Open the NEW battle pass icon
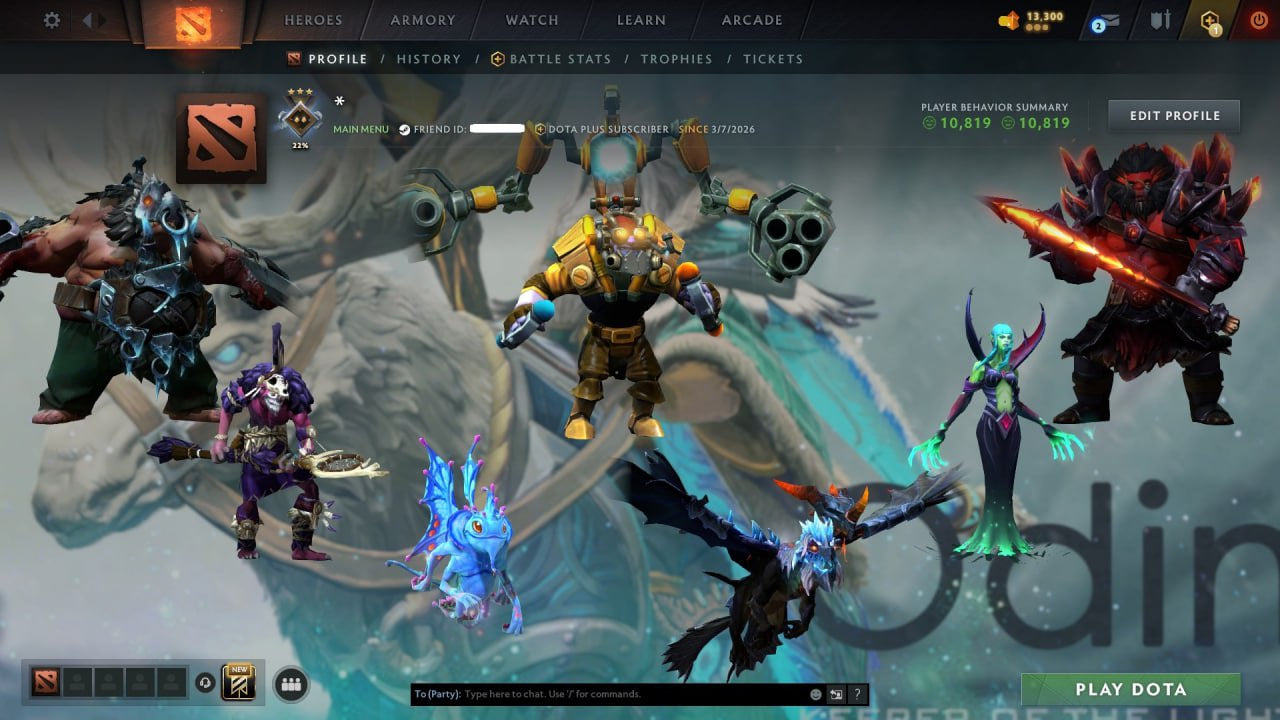This screenshot has width=1280, height=720. click(237, 682)
